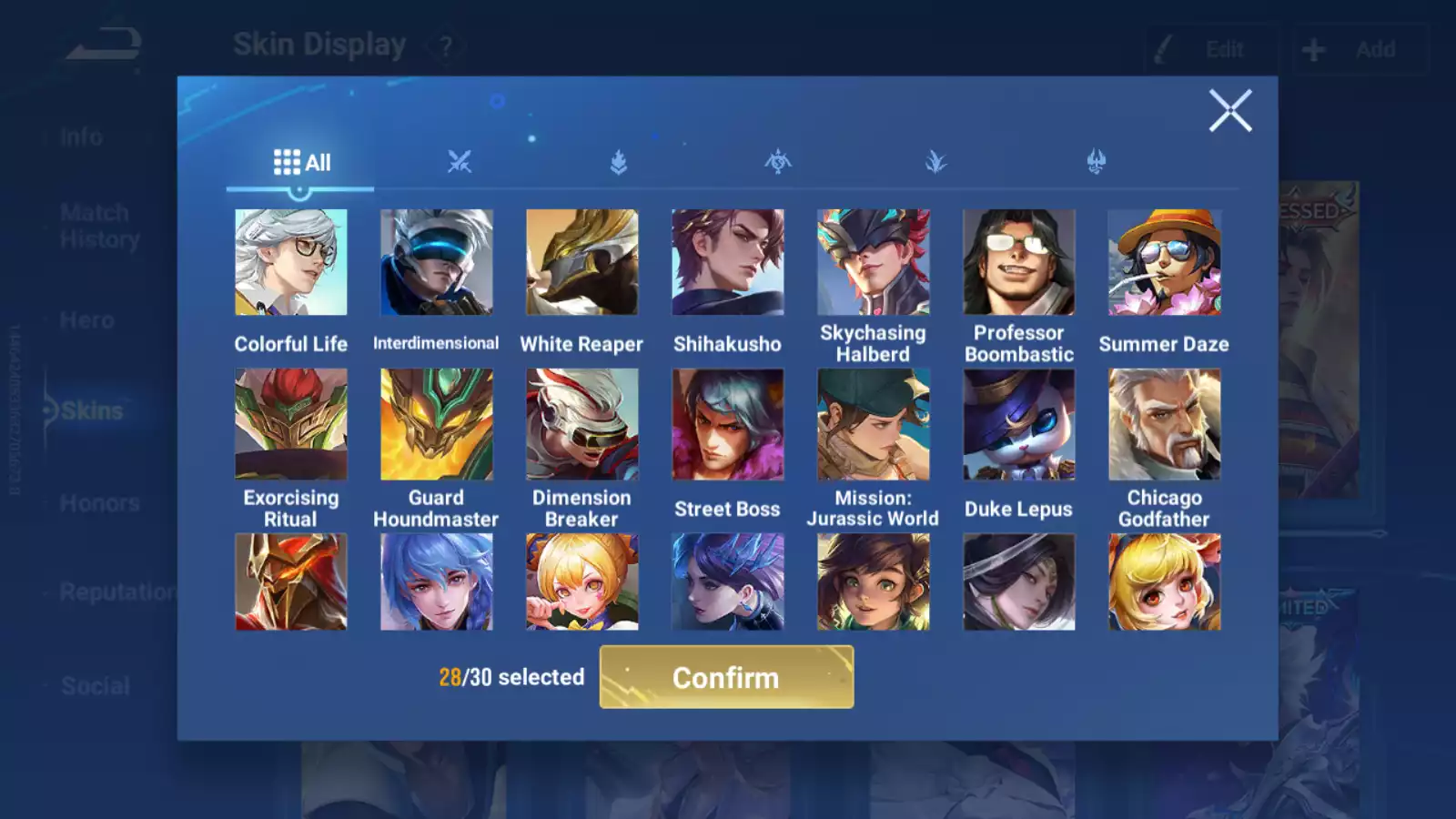Select the Dimension Breaker skin
The image size is (1456, 819).
[582, 424]
